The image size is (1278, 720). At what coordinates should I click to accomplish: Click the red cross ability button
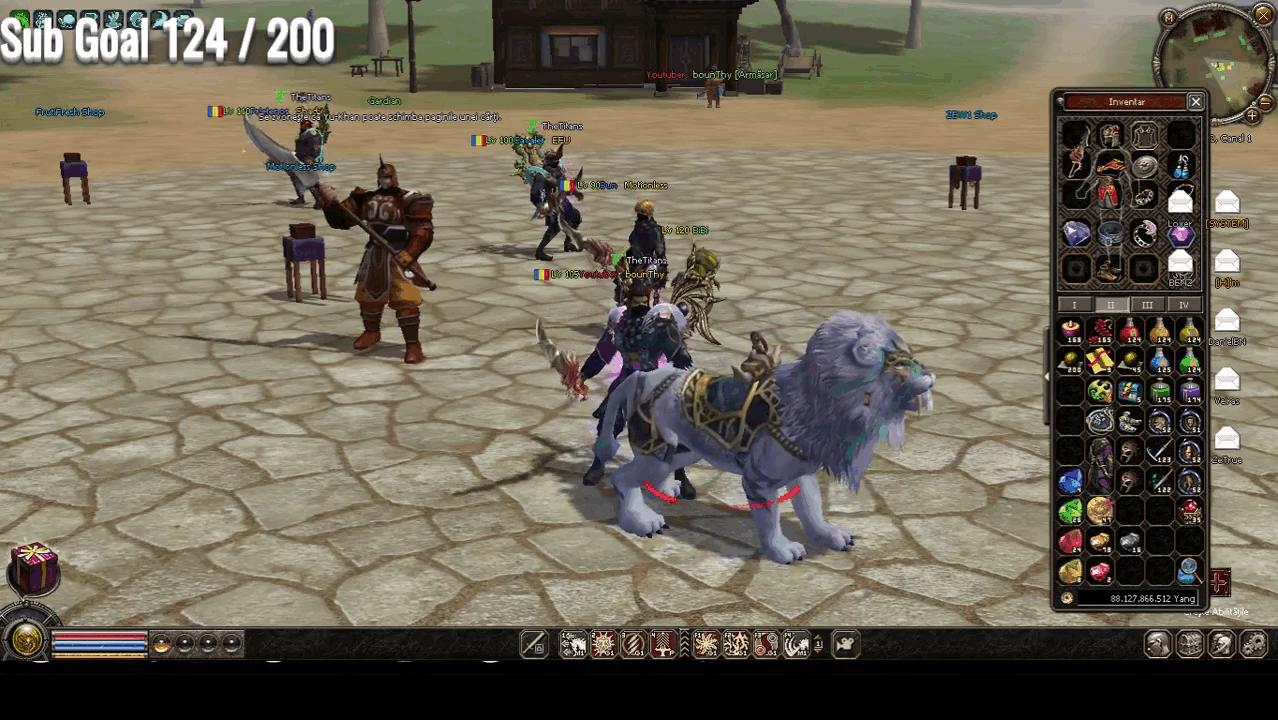click(1218, 581)
